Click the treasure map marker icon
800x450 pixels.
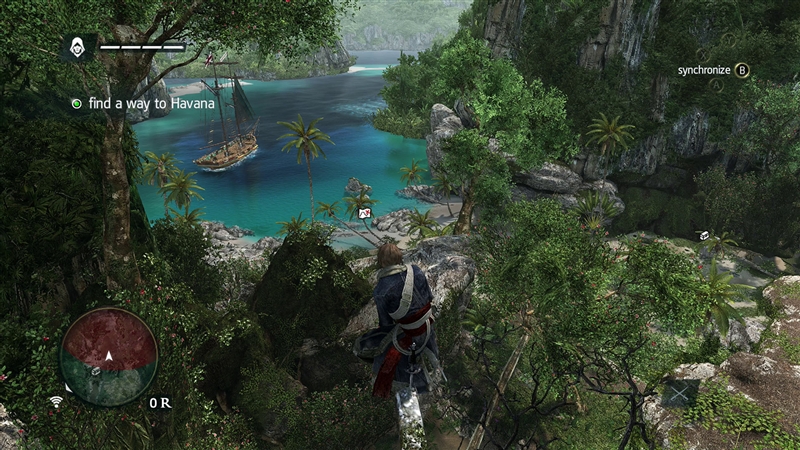365,213
